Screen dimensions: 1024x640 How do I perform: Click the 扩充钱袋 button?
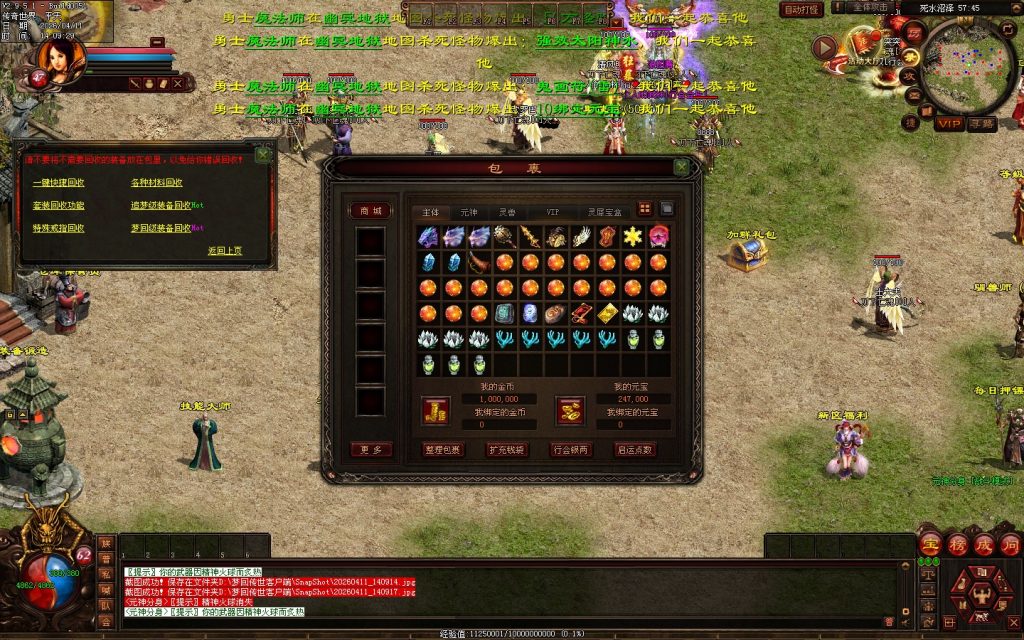tap(507, 450)
